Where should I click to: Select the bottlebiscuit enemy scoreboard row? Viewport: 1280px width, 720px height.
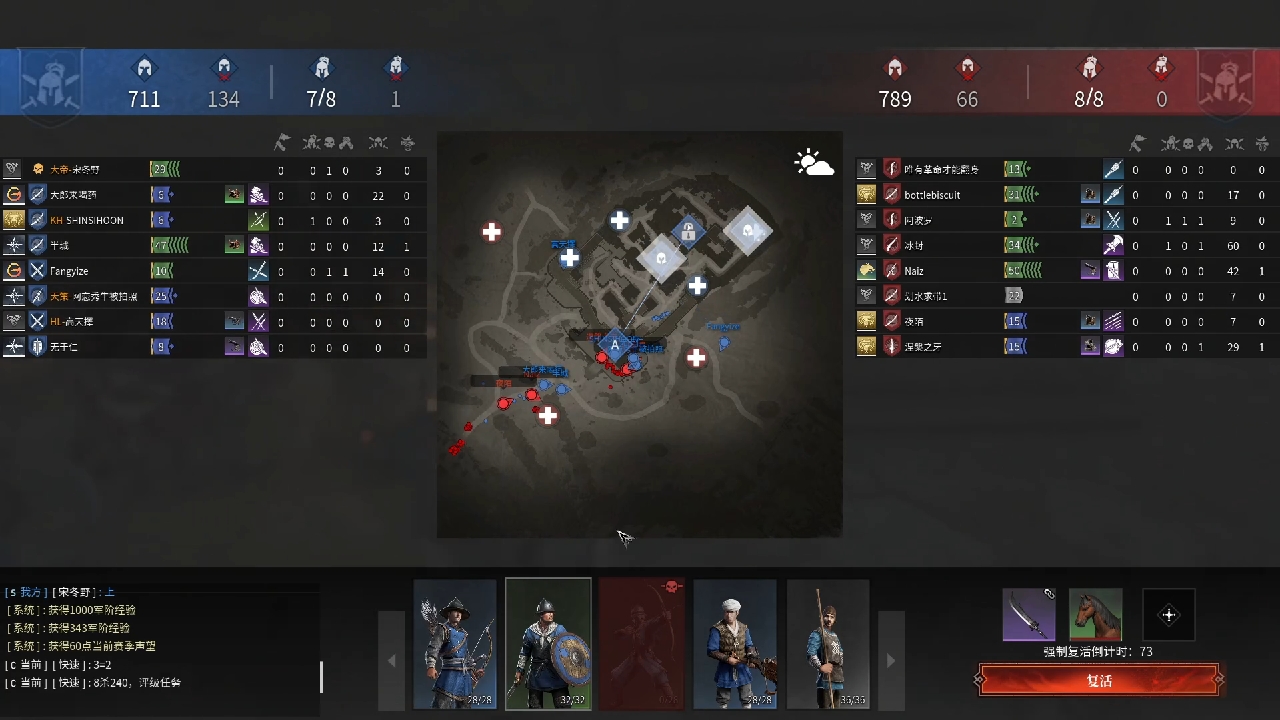1064,195
